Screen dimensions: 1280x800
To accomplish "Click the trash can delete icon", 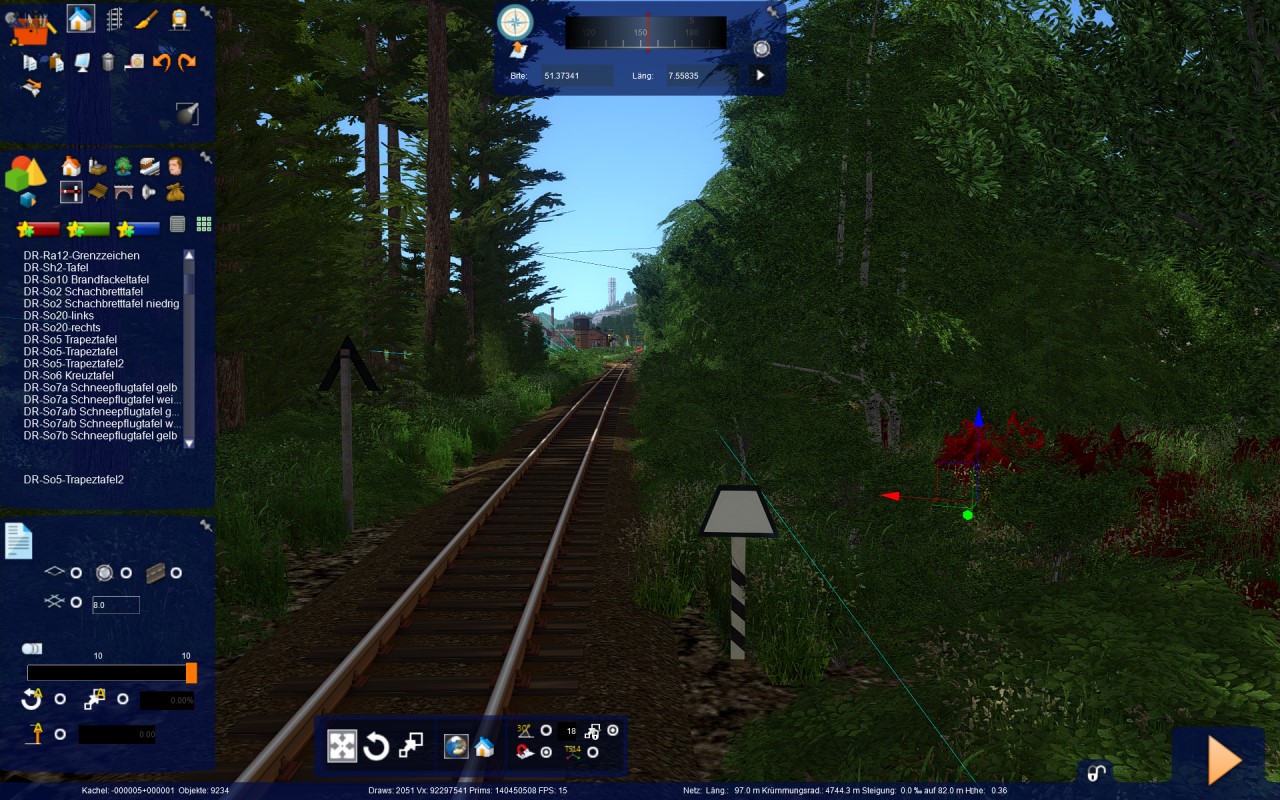I will pyautogui.click(x=108, y=62).
